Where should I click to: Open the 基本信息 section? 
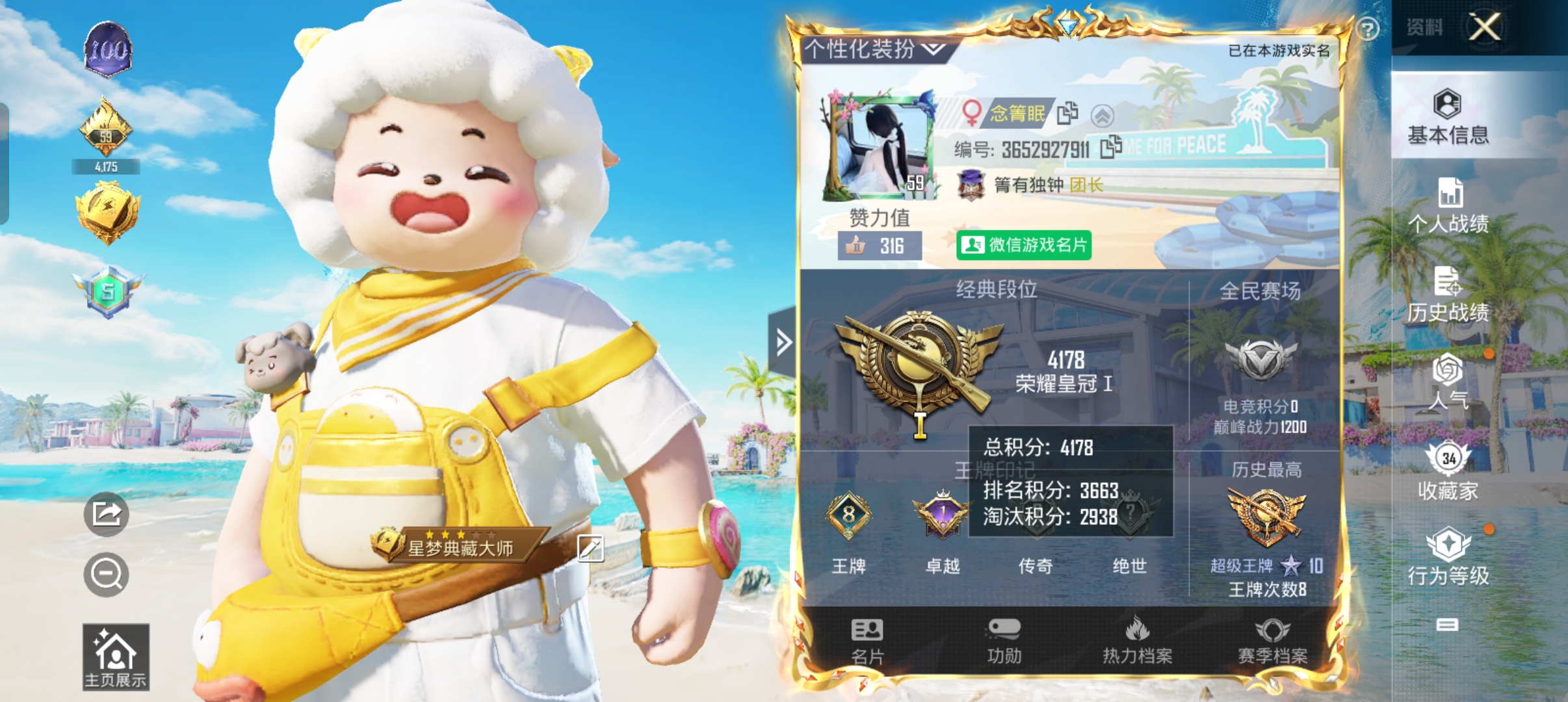[1448, 117]
